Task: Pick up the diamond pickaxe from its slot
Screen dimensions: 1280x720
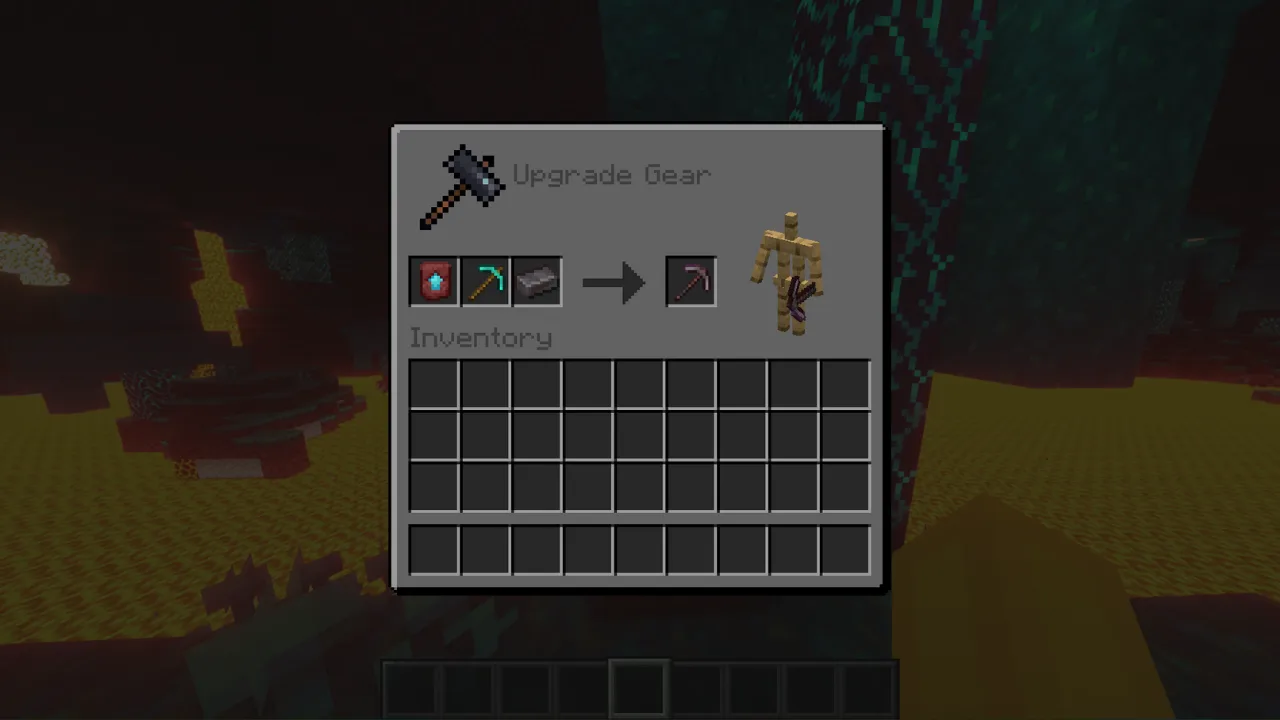Action: (486, 282)
